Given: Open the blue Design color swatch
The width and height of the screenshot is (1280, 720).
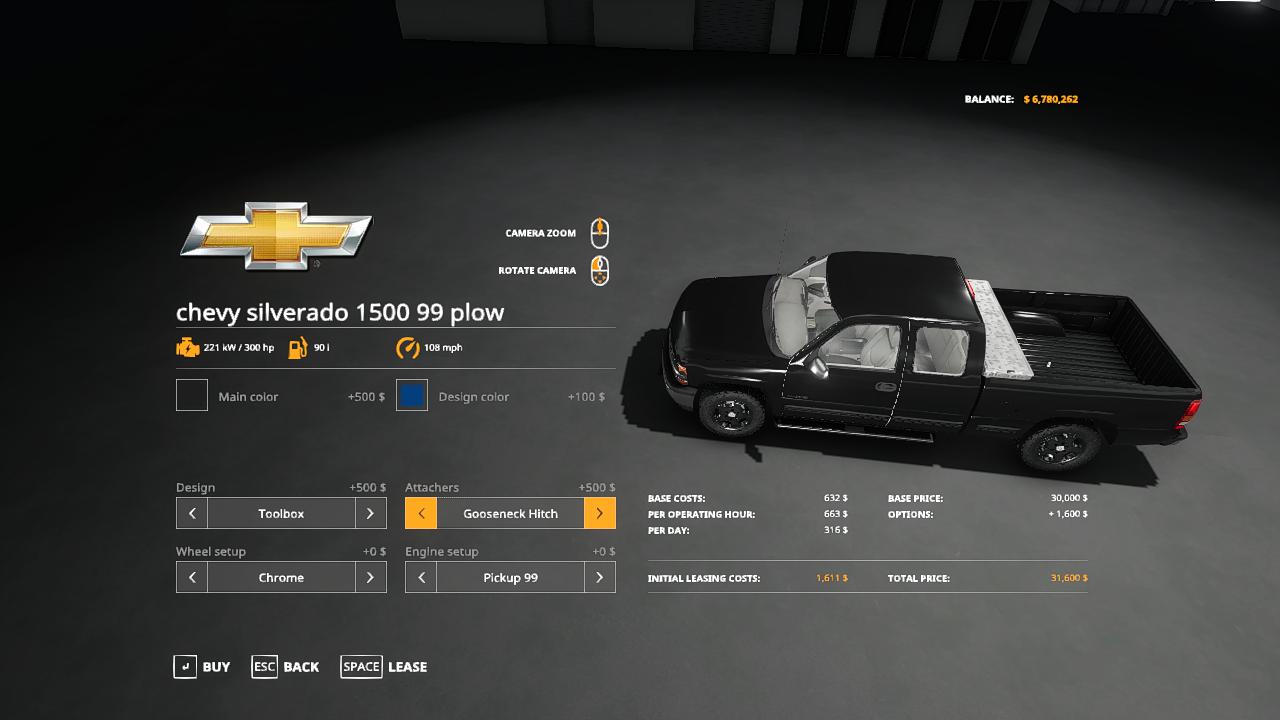Looking at the screenshot, I should (412, 395).
